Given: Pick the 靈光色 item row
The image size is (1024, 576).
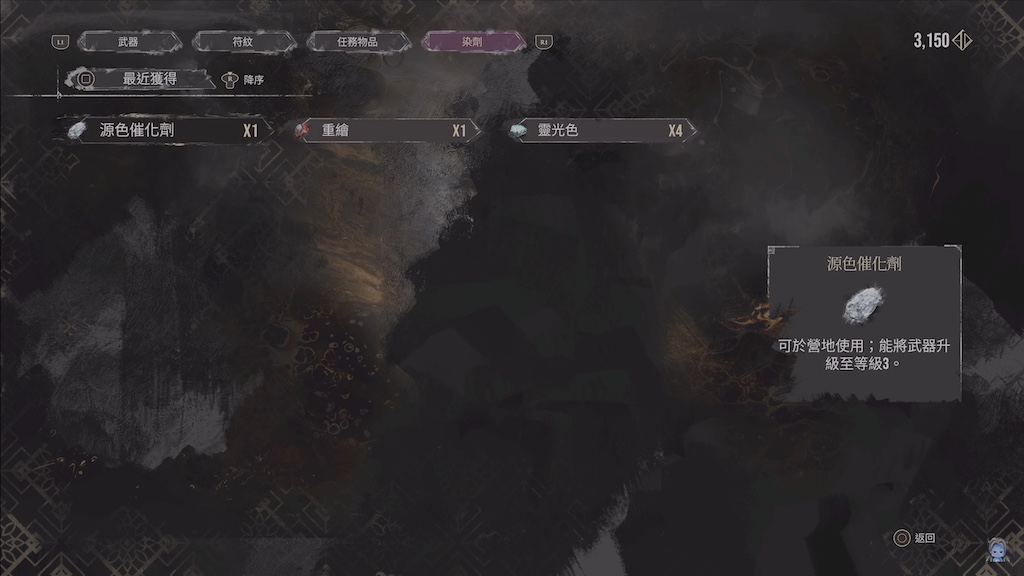Looking at the screenshot, I should point(600,130).
